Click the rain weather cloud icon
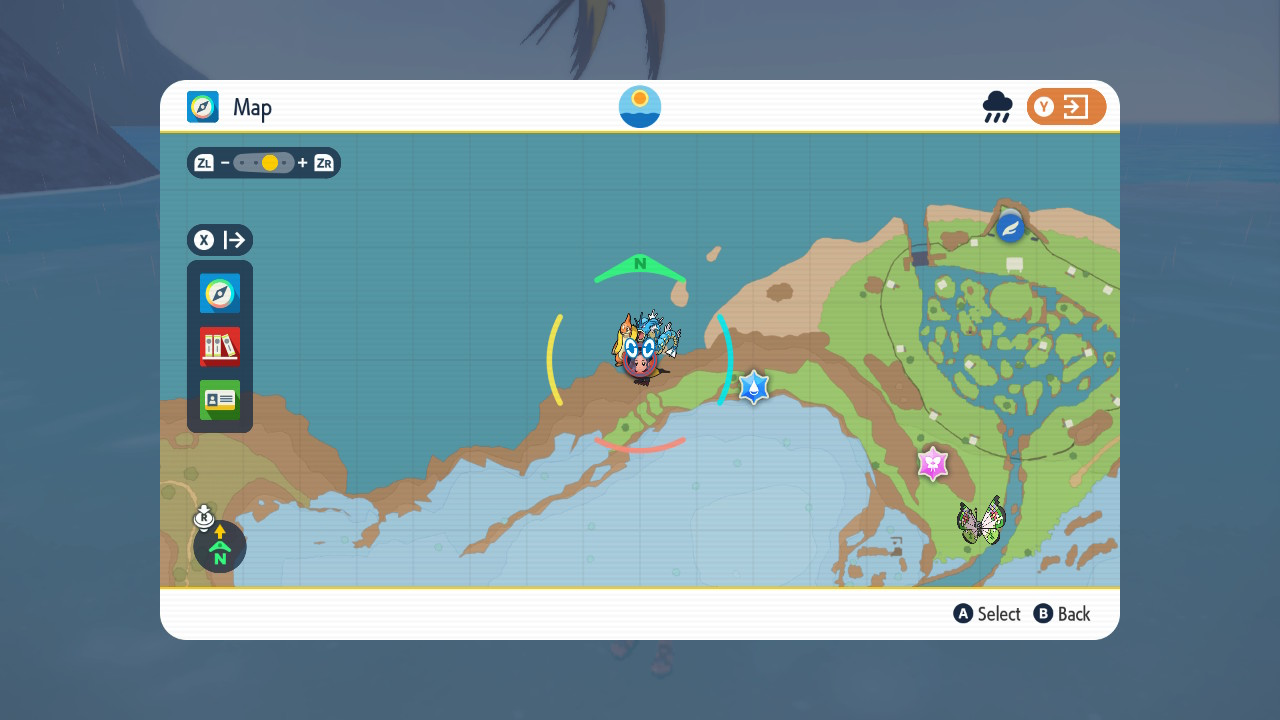Screen dimensions: 1280x720 (x=997, y=107)
